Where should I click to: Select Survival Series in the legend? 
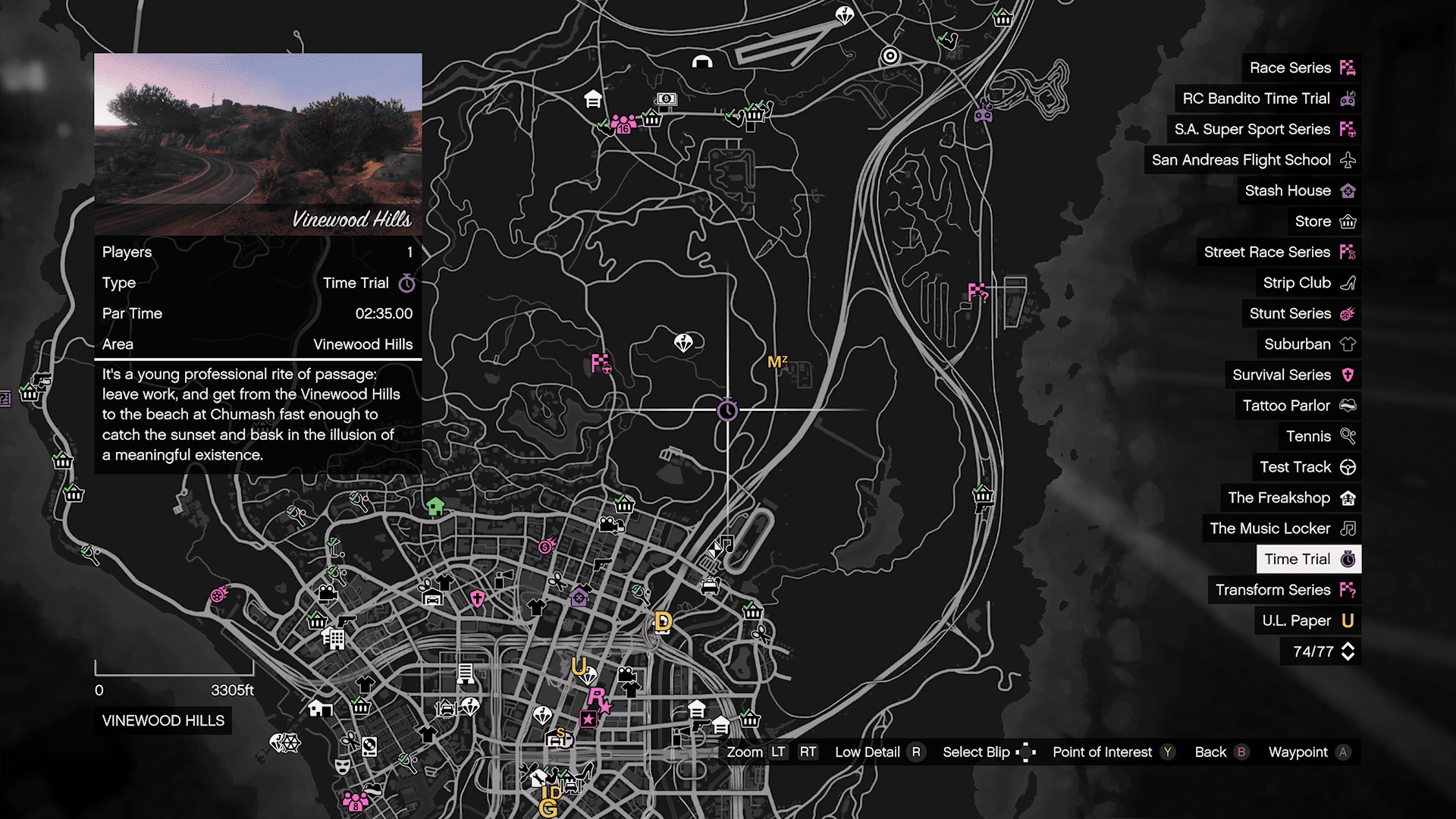pos(1292,375)
